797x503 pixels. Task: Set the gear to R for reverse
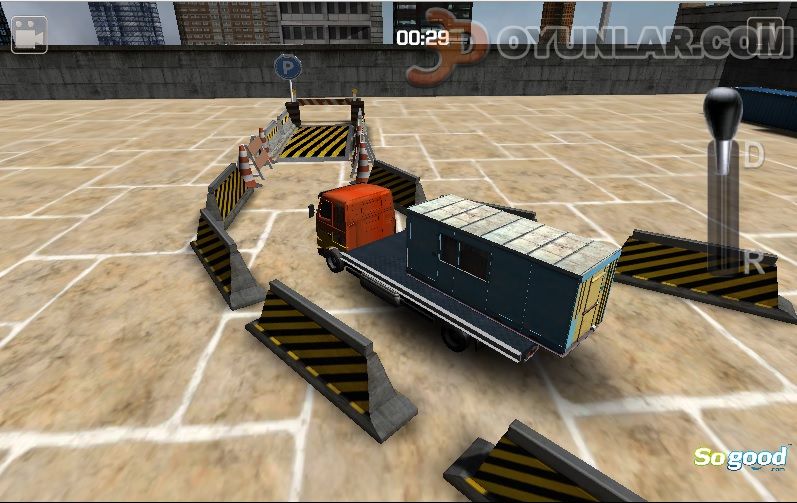pos(754,264)
